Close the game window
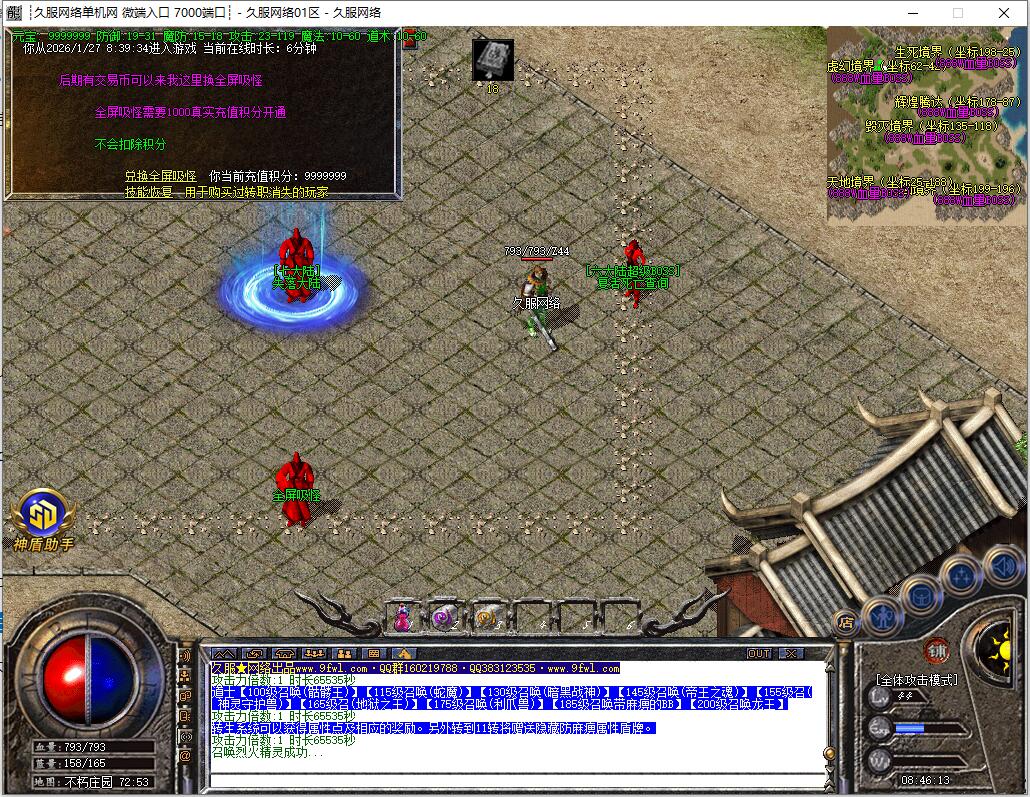The image size is (1030, 797). pyautogui.click(x=1004, y=13)
